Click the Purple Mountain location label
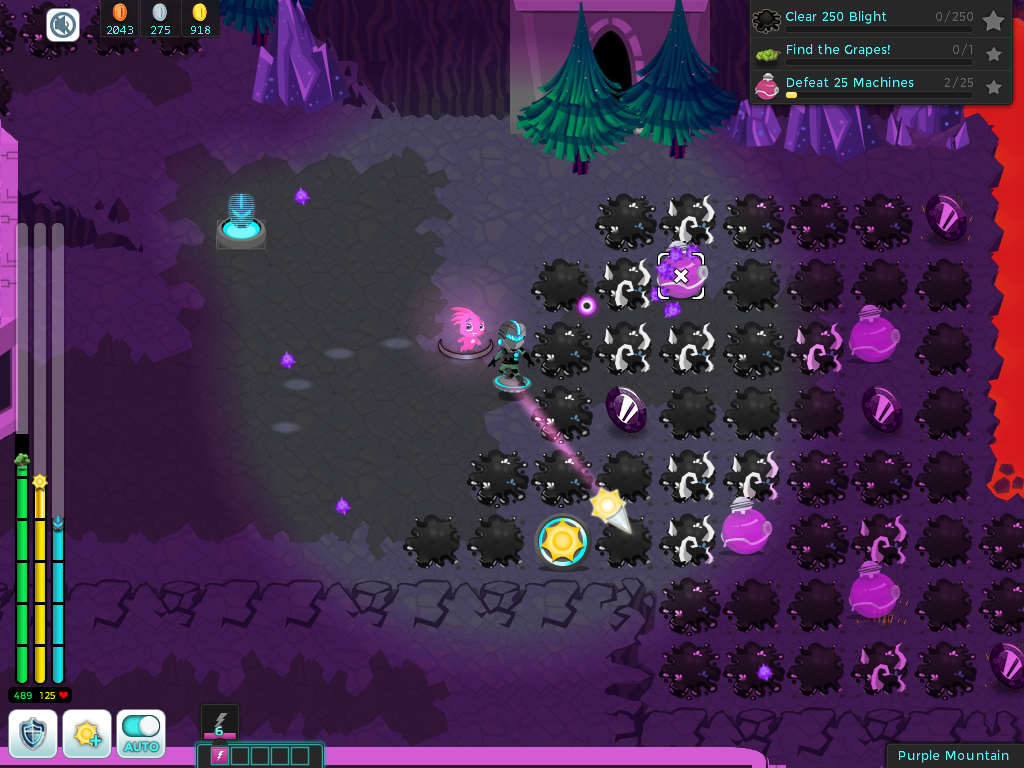This screenshot has width=1024, height=768. coord(953,755)
